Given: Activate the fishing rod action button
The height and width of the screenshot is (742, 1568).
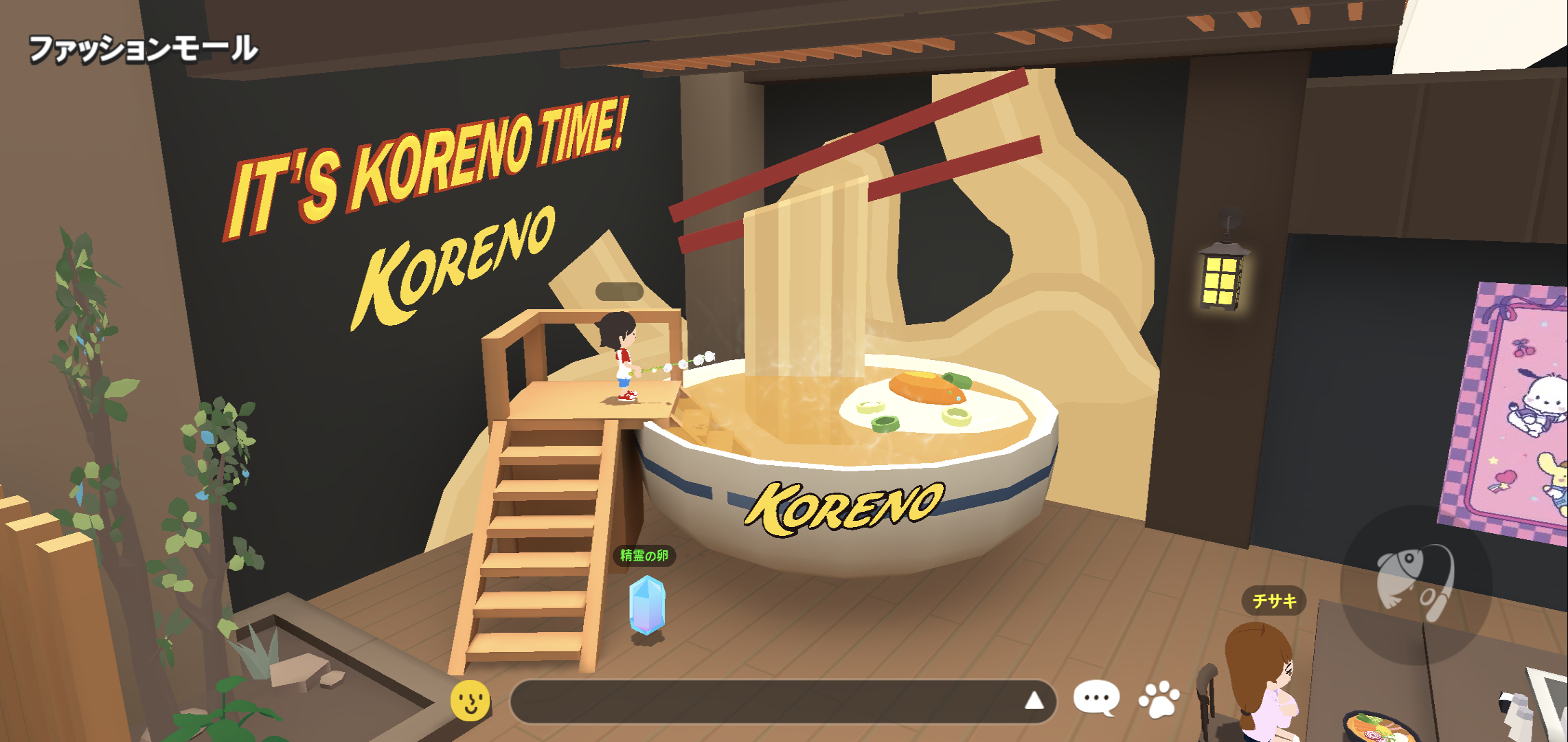Looking at the screenshot, I should [1416, 583].
